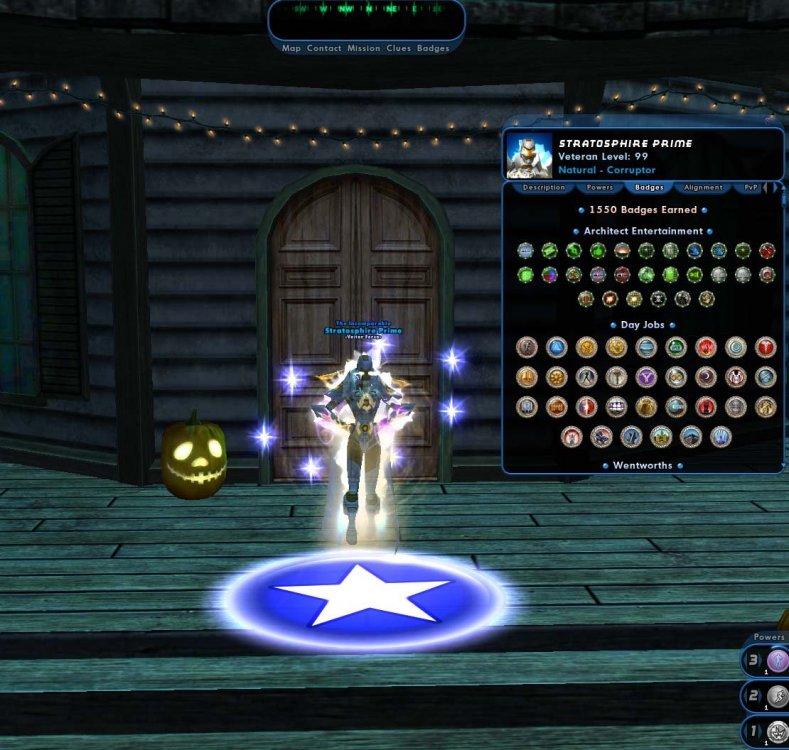Open the Clues window
The image size is (789, 750).
(398, 48)
